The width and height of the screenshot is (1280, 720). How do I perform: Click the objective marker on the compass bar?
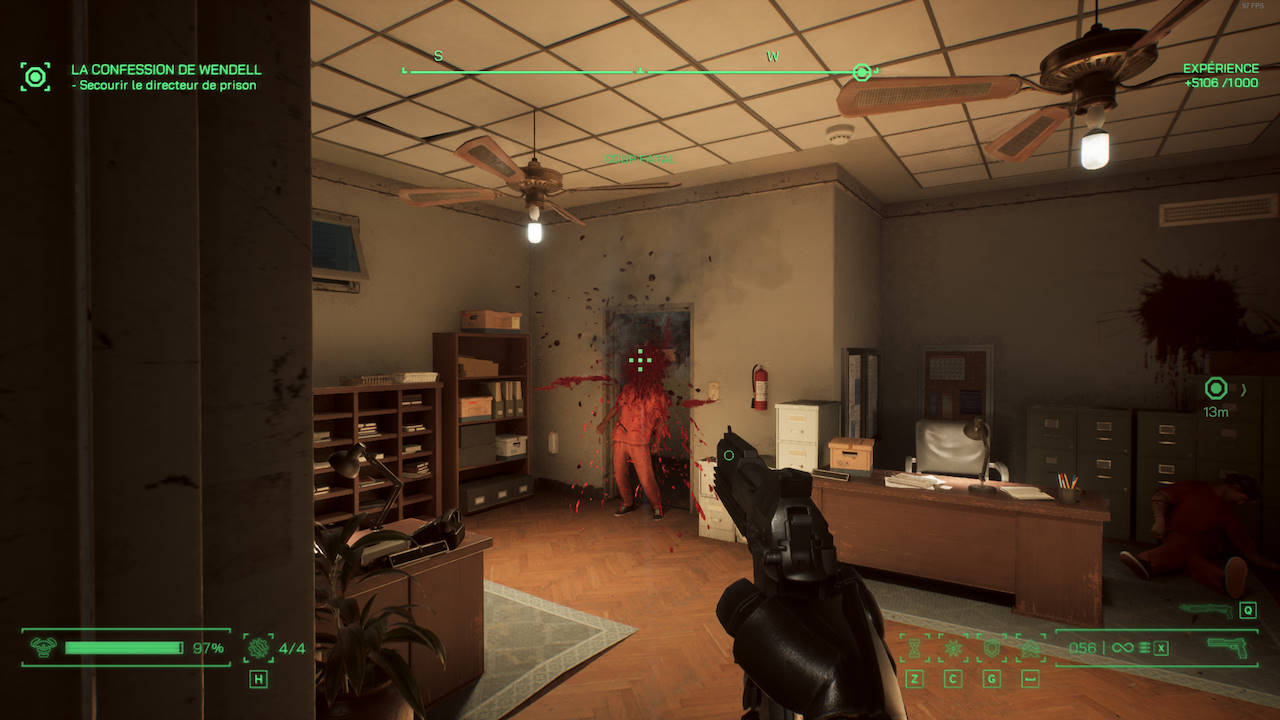(862, 72)
